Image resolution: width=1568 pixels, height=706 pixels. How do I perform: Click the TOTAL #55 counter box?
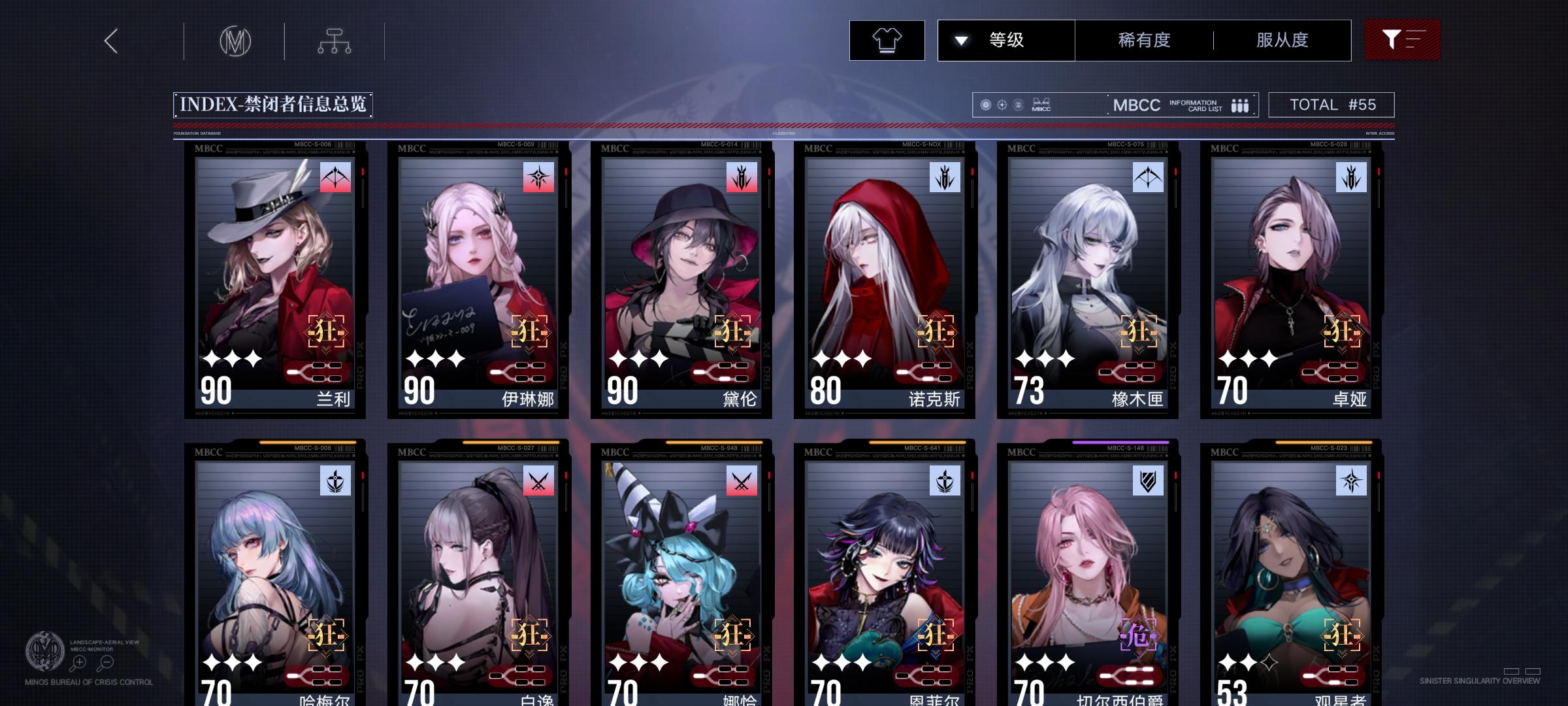pyautogui.click(x=1330, y=104)
